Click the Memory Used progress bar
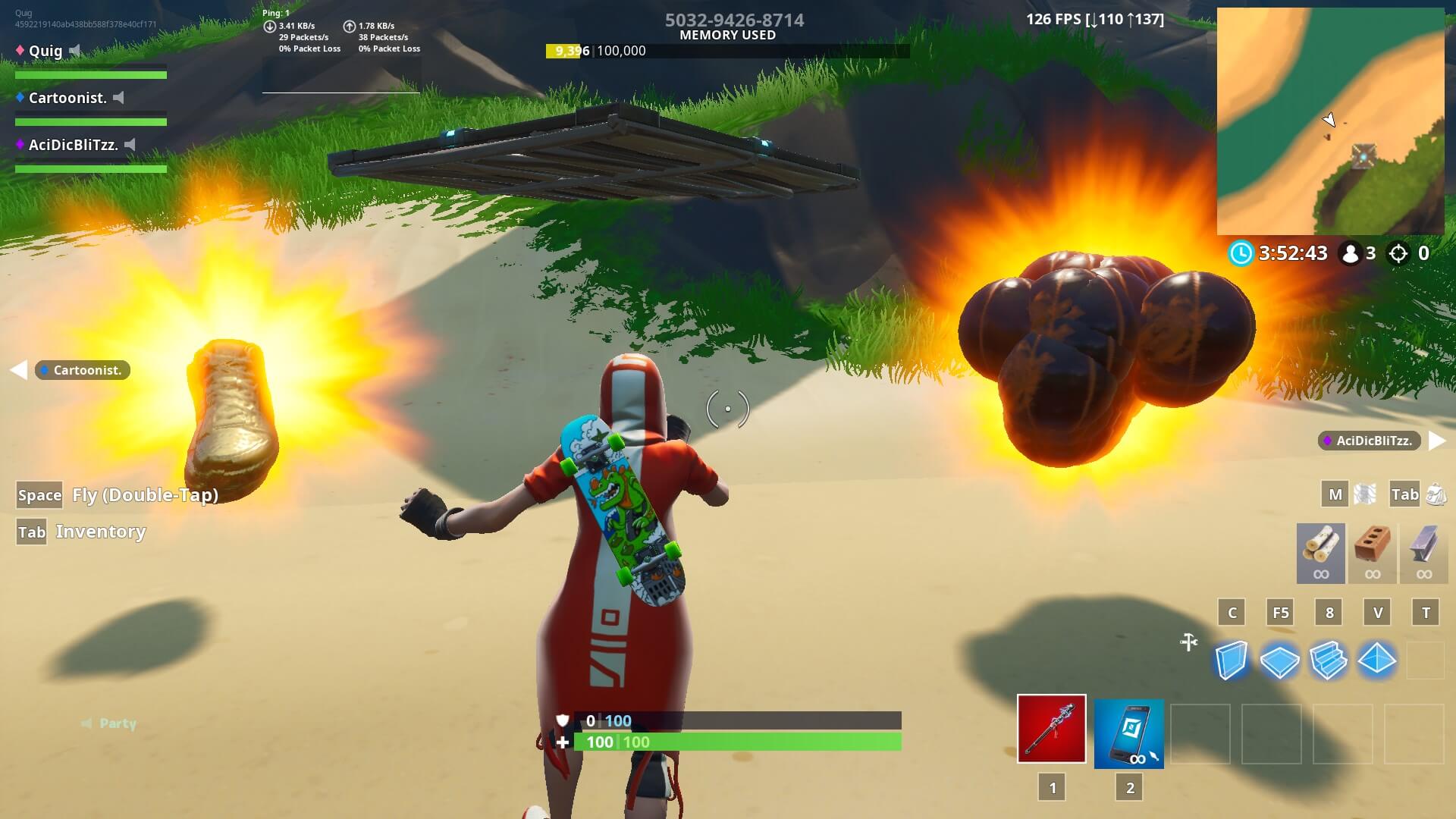 coord(726,52)
